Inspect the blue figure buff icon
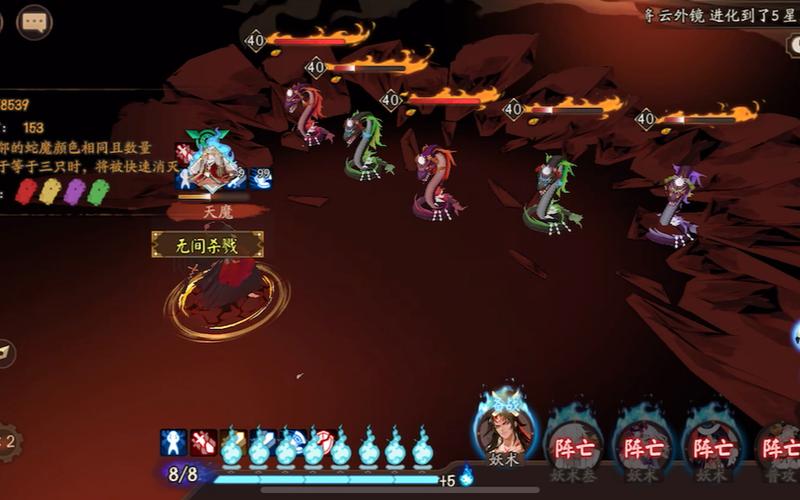800x500 pixels. (174, 442)
